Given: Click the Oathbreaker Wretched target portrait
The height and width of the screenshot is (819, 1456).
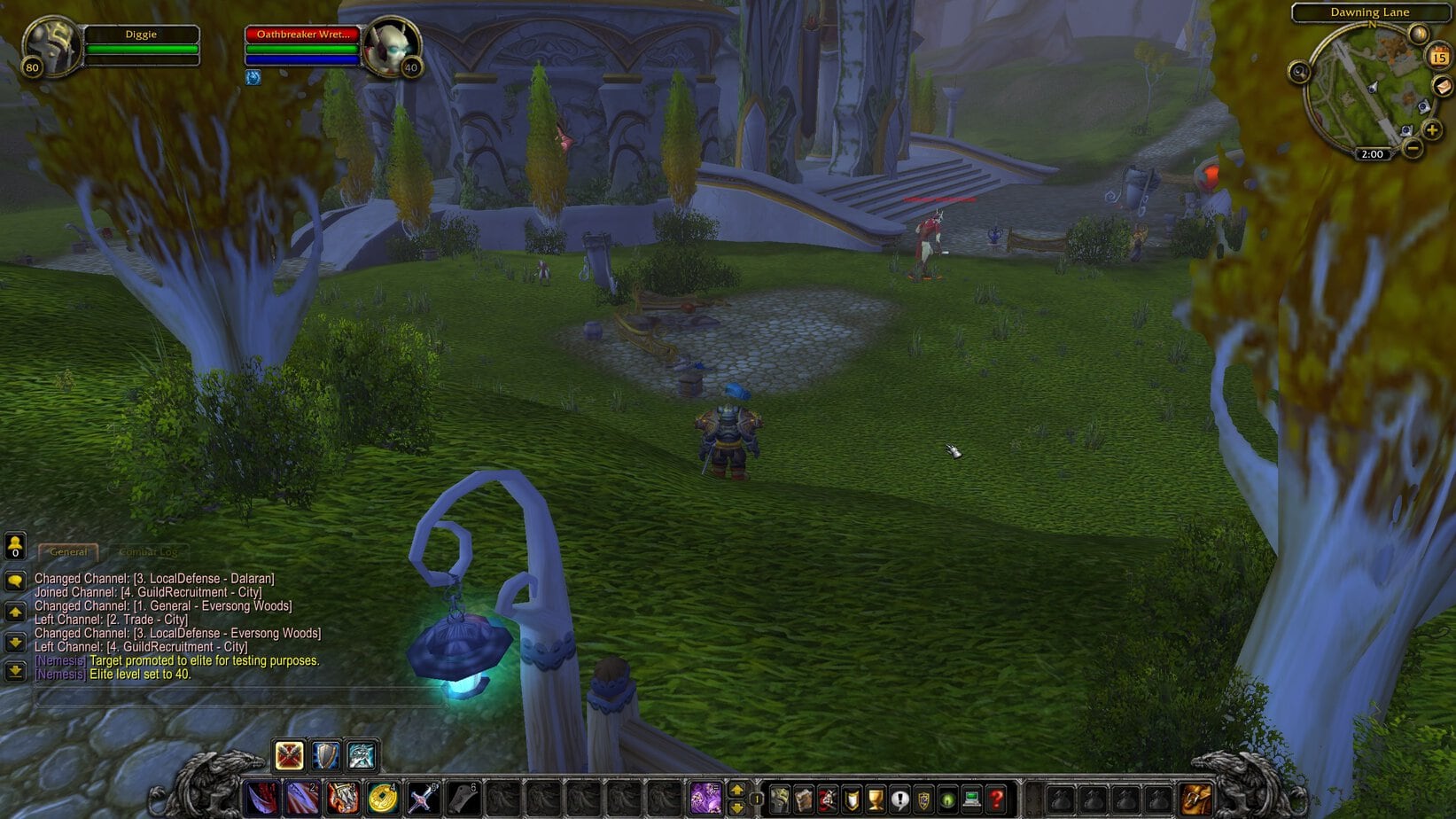Looking at the screenshot, I should pyautogui.click(x=390, y=47).
